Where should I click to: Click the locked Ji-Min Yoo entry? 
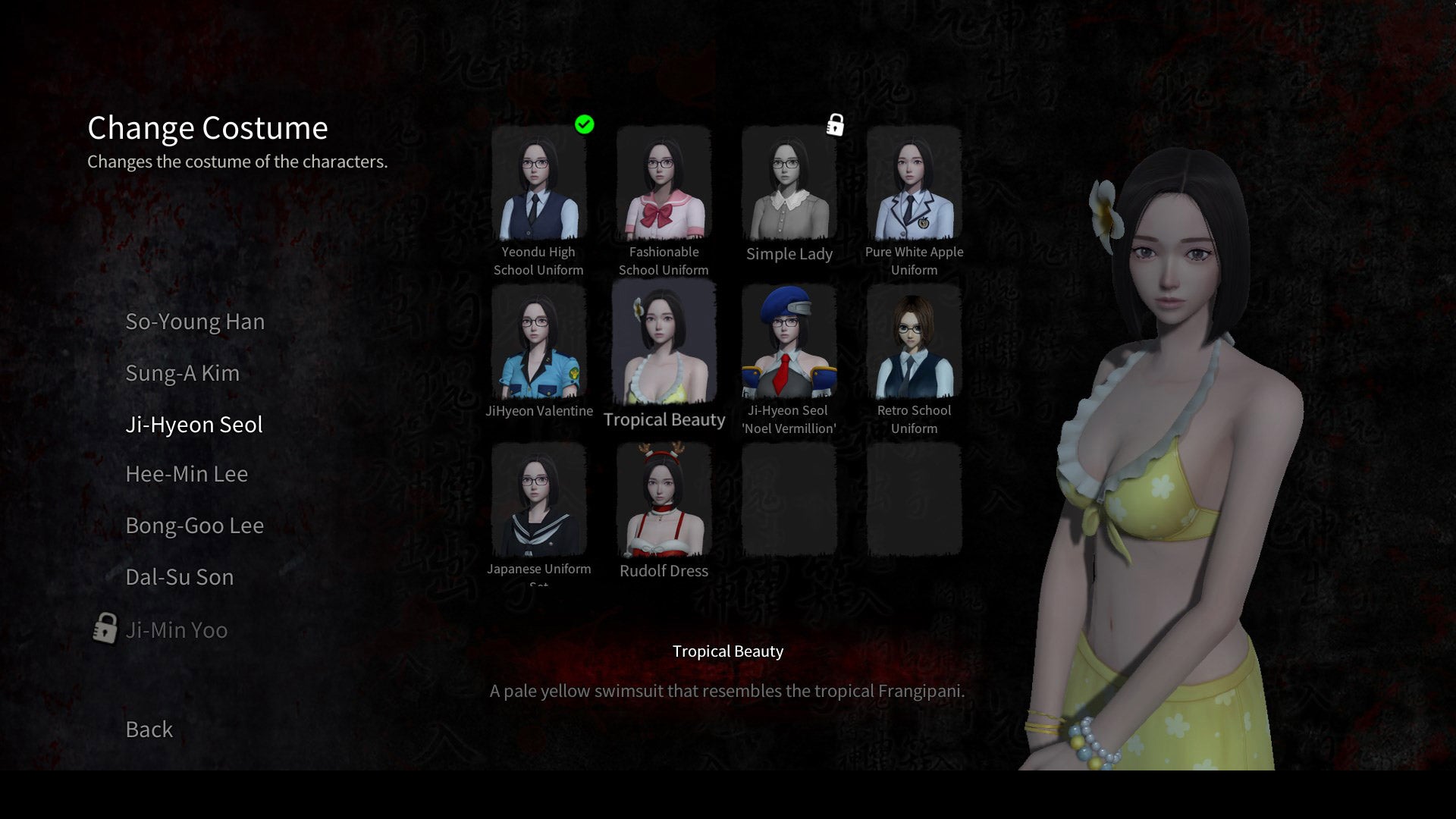pos(176,630)
